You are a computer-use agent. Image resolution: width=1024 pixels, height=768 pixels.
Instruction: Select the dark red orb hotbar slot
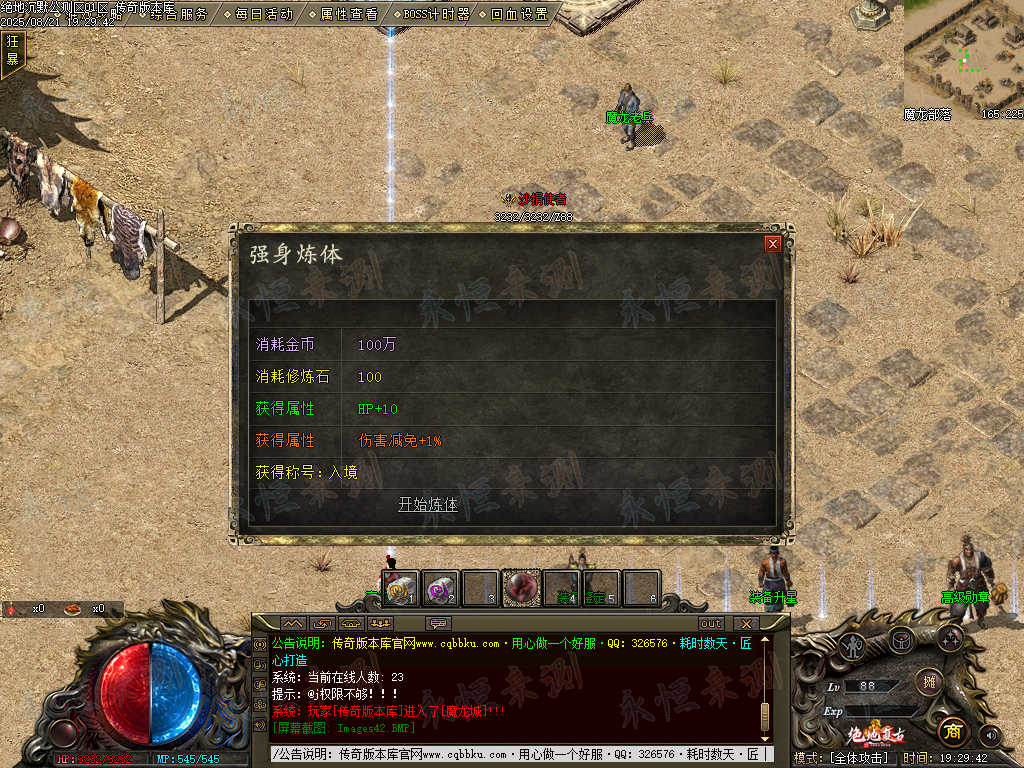click(x=520, y=588)
